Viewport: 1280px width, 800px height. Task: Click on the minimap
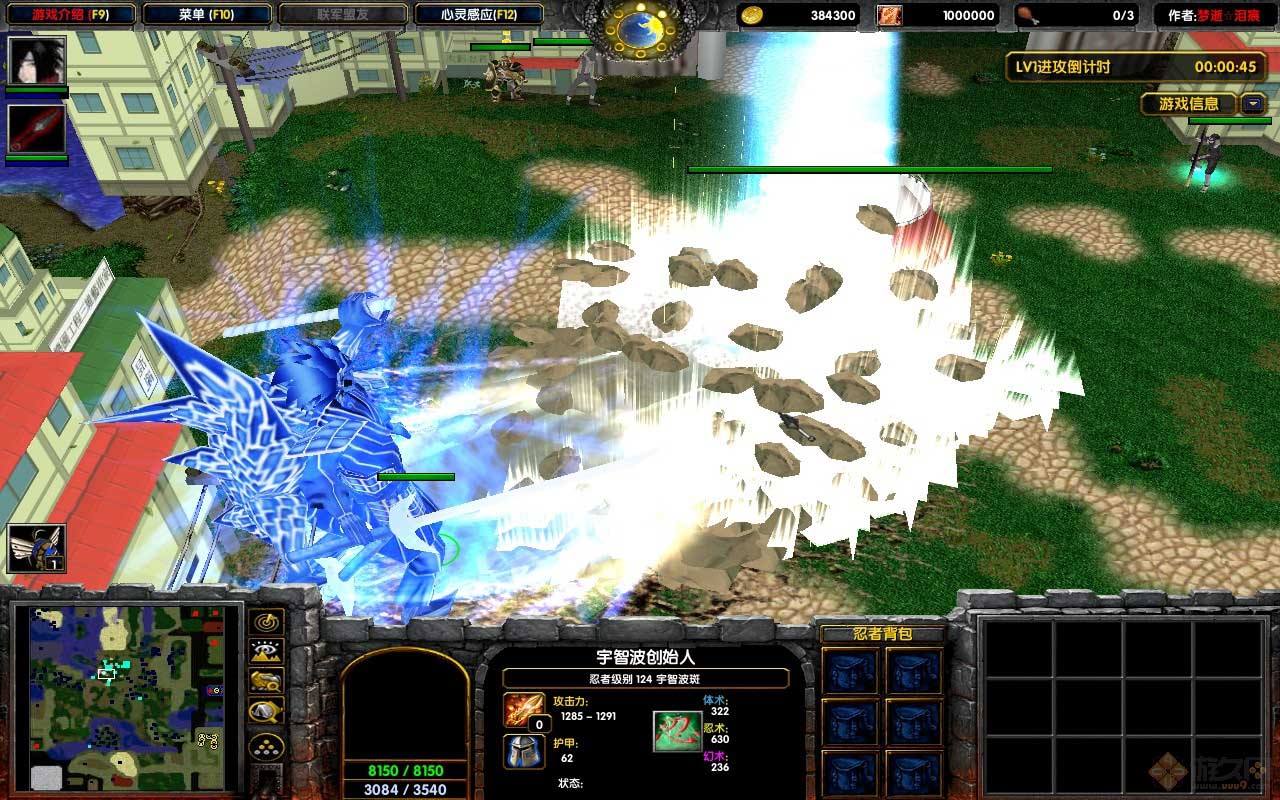[127, 697]
